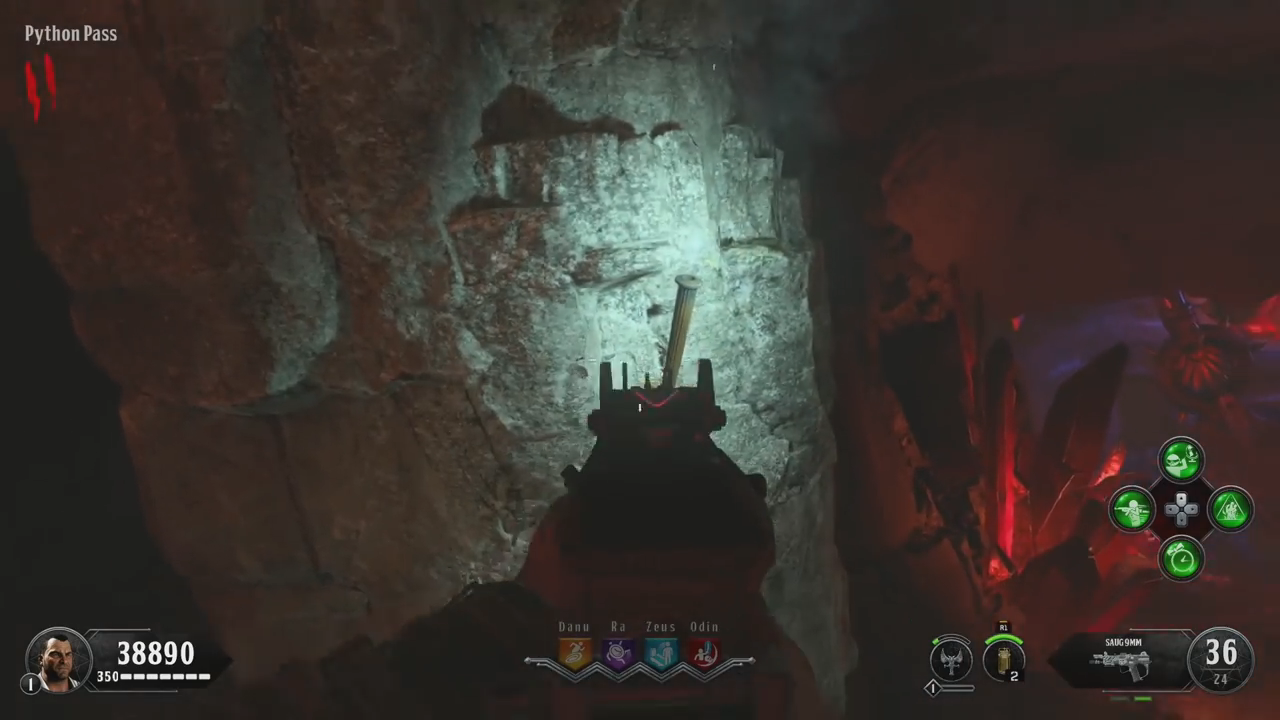Select the SAUG 9MM weapon panel
The image size is (1280, 720).
click(x=1120, y=659)
